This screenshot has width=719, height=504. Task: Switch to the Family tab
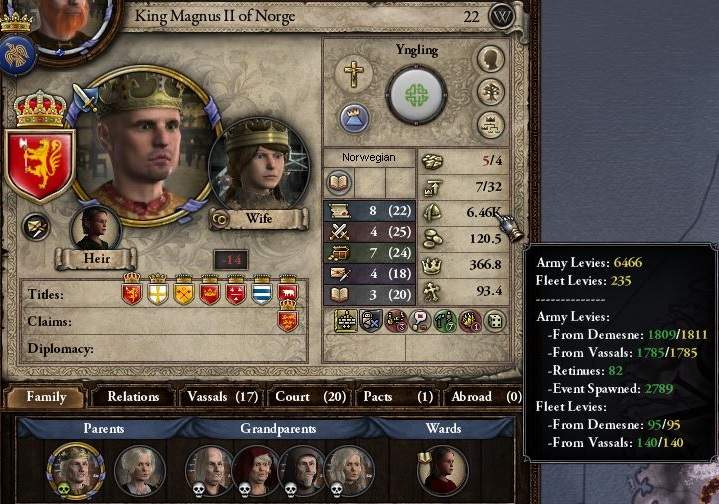[x=46, y=397]
